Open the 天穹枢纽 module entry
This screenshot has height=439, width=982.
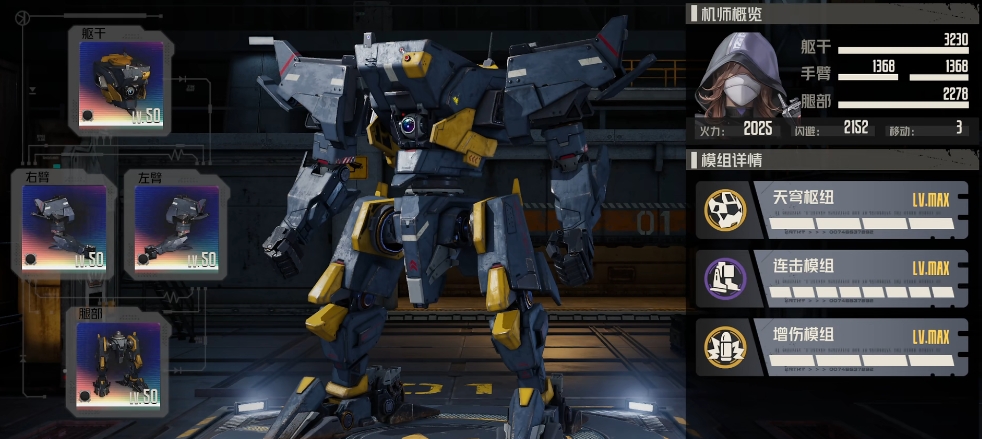(x=831, y=210)
